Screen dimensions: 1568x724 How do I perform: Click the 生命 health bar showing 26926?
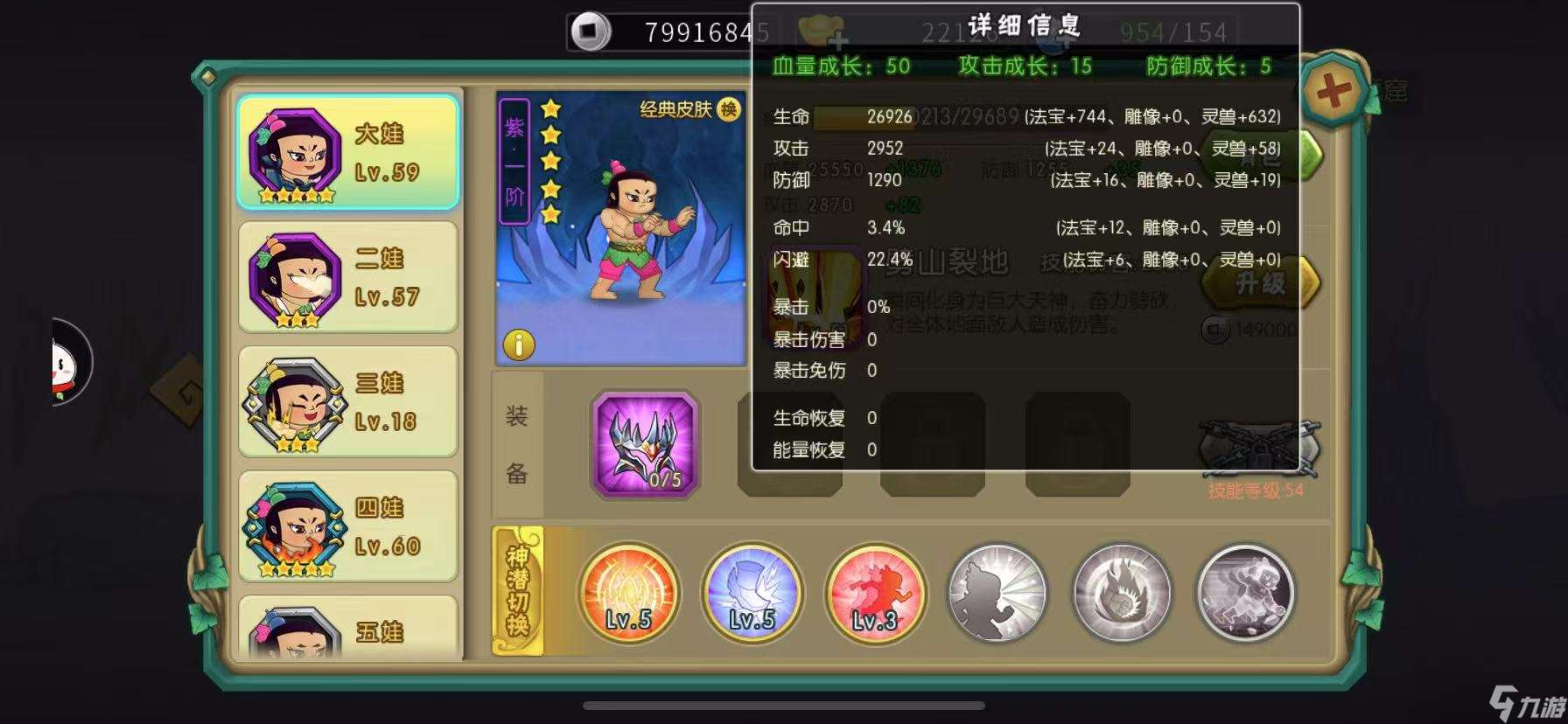866,116
